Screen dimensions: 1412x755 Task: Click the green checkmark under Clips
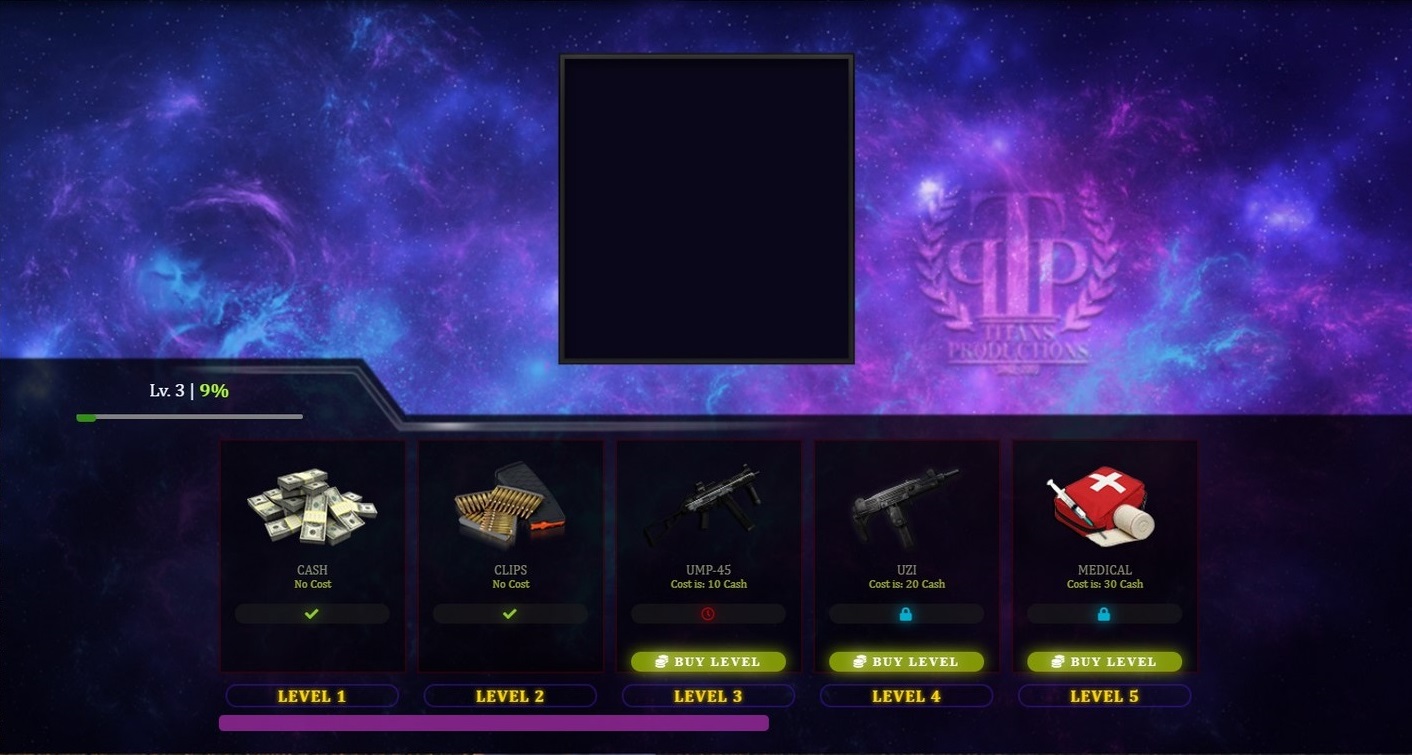pos(510,613)
